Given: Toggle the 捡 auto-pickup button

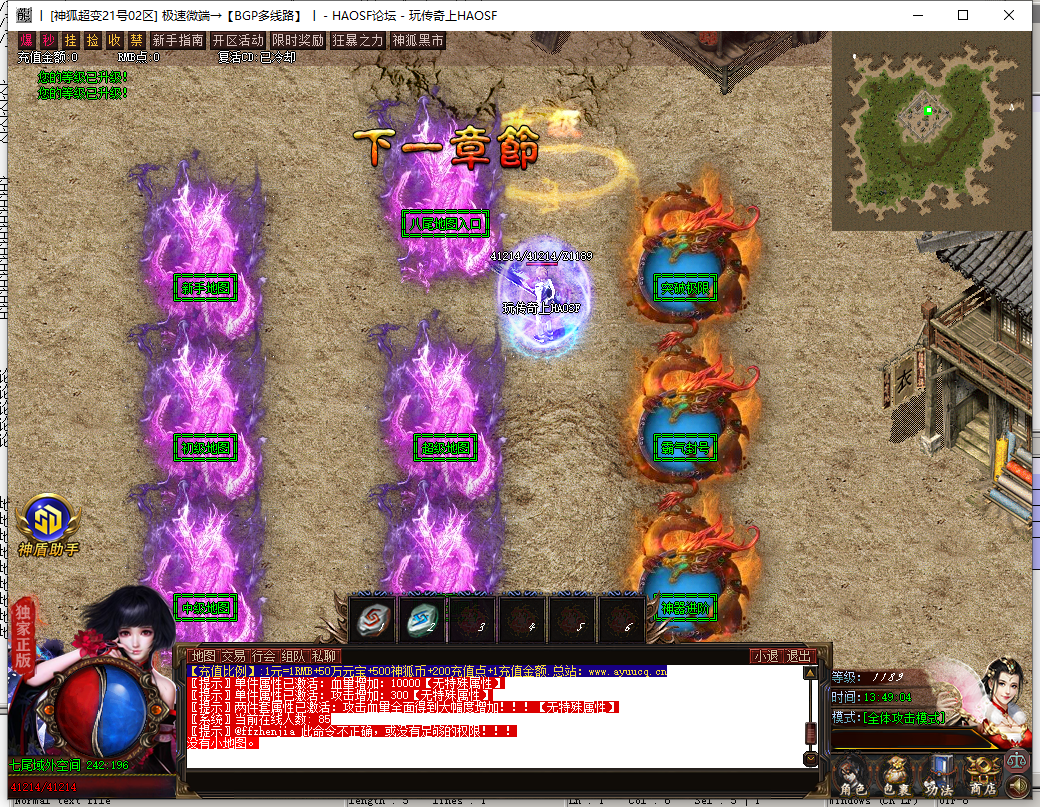Looking at the screenshot, I should coord(93,40).
